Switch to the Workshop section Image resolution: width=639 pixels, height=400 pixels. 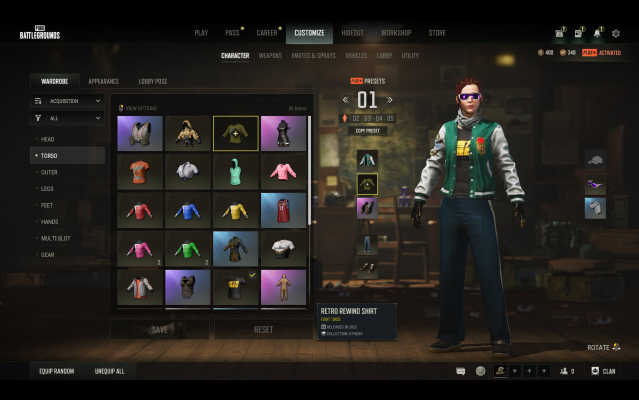tap(395, 33)
